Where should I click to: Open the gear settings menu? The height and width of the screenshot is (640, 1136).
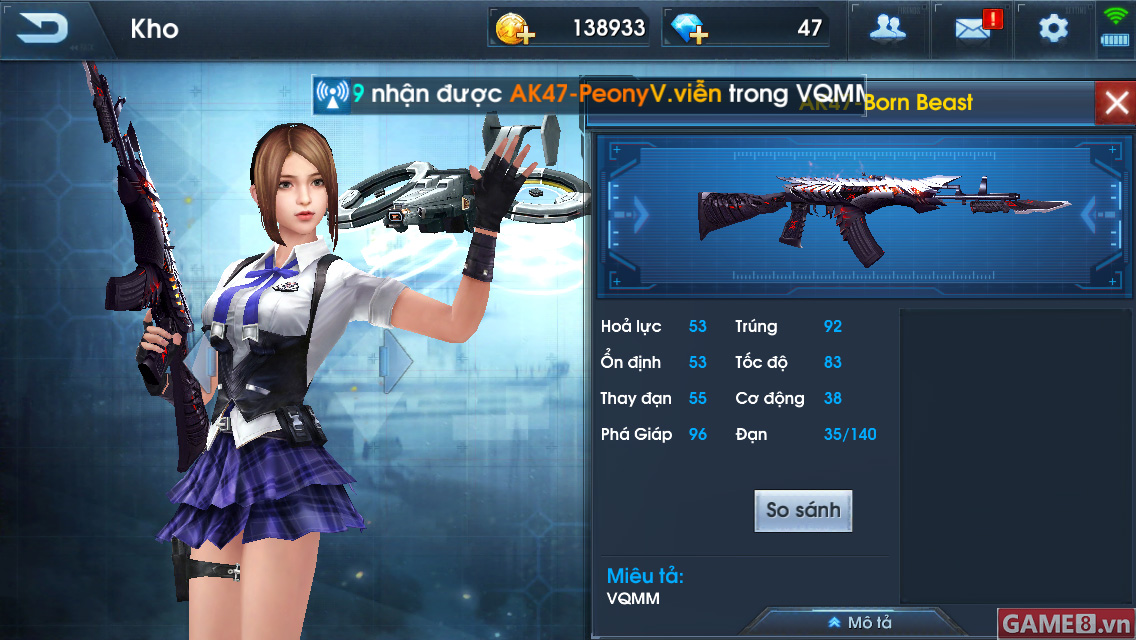click(x=1053, y=28)
